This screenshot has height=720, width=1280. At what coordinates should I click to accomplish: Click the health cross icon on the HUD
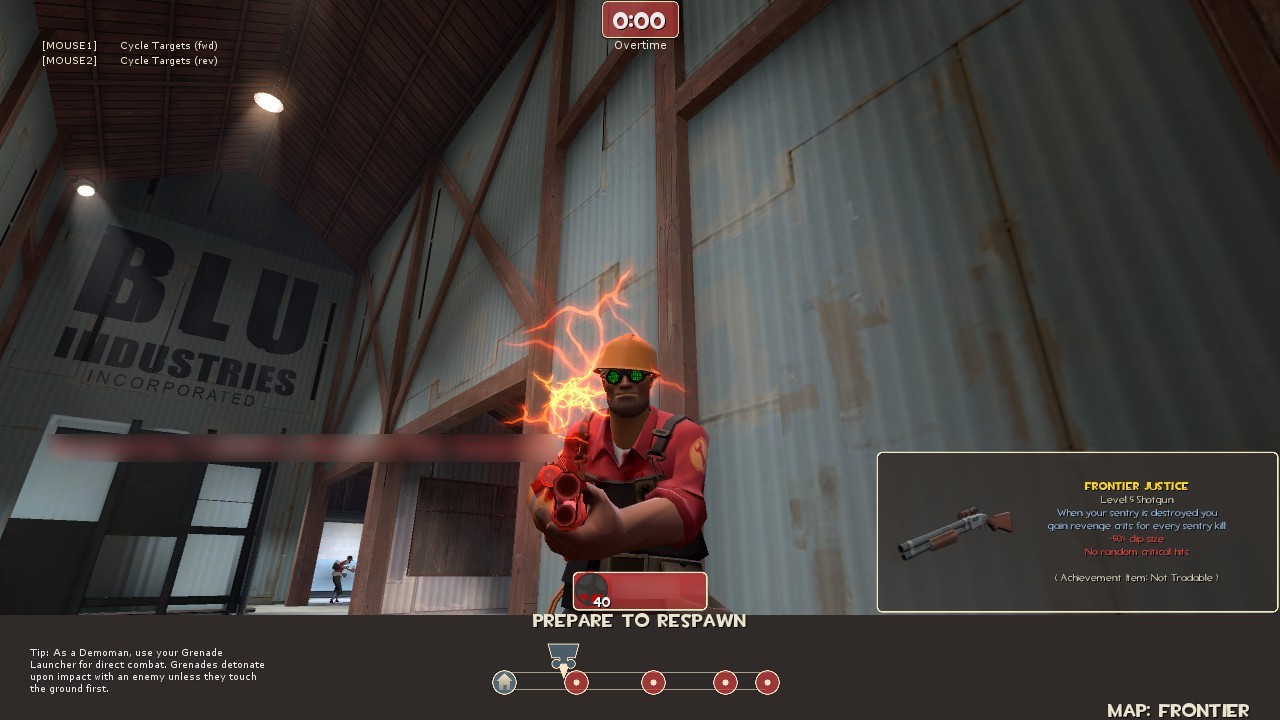point(592,588)
